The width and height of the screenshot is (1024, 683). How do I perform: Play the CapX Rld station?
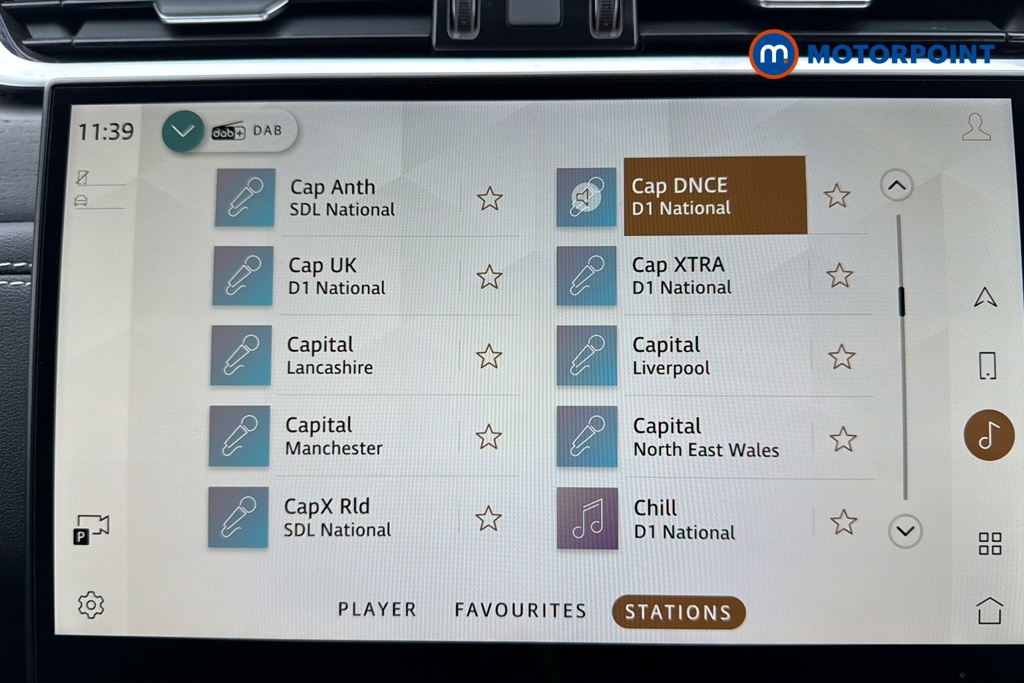pyautogui.click(x=336, y=518)
